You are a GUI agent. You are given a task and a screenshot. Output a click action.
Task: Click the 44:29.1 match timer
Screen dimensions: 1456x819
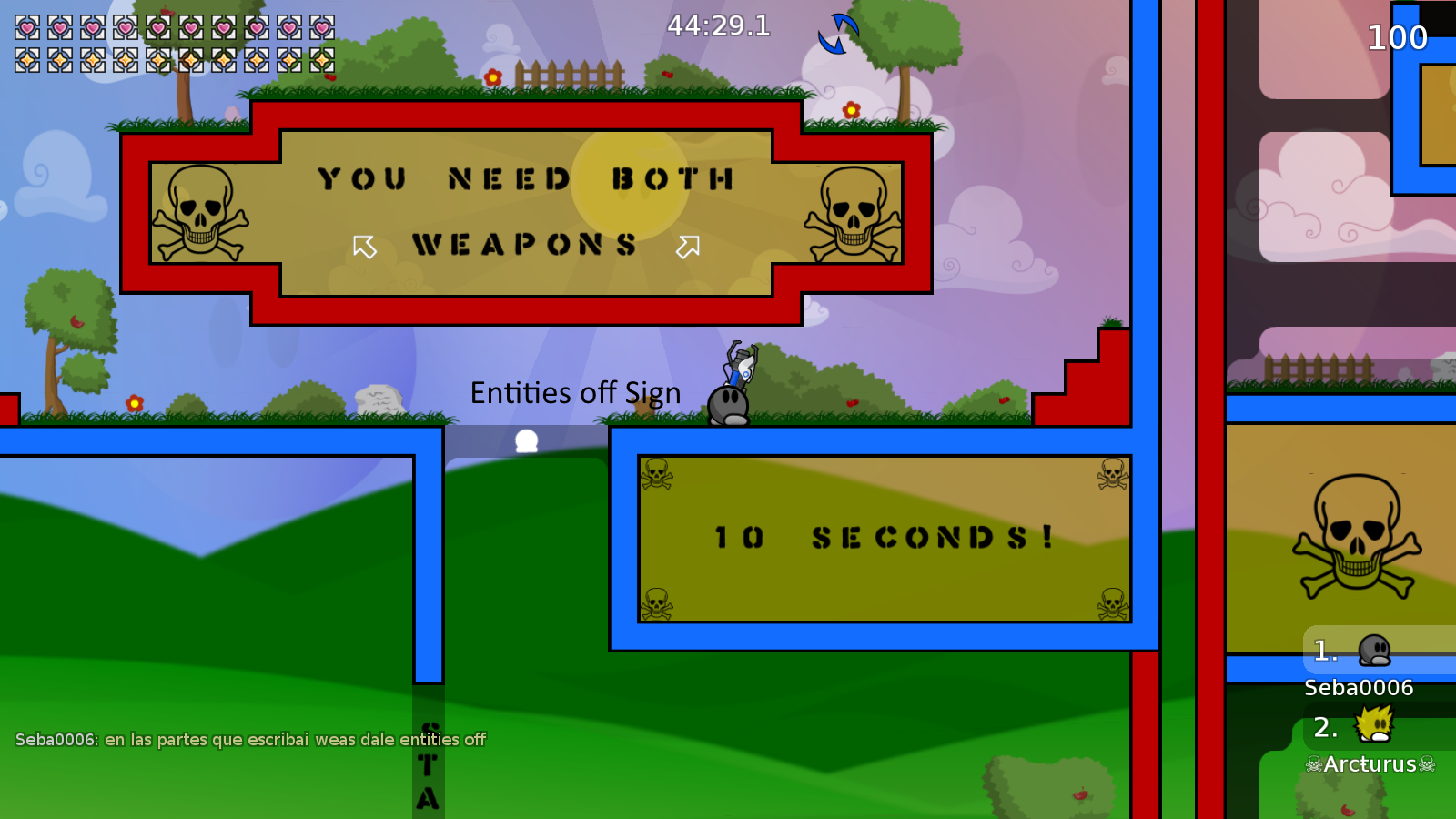point(718,26)
